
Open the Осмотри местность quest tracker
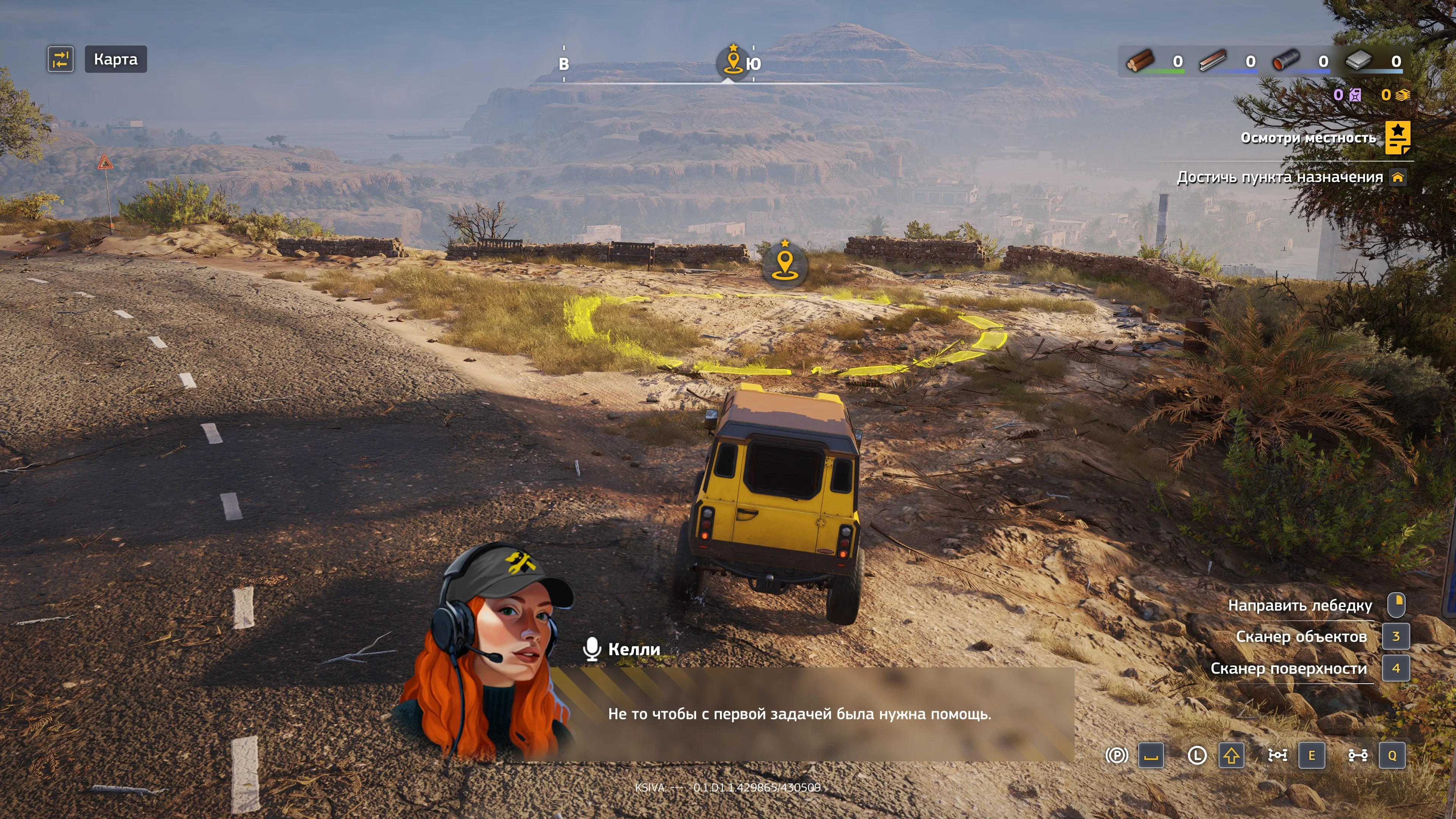[1308, 138]
